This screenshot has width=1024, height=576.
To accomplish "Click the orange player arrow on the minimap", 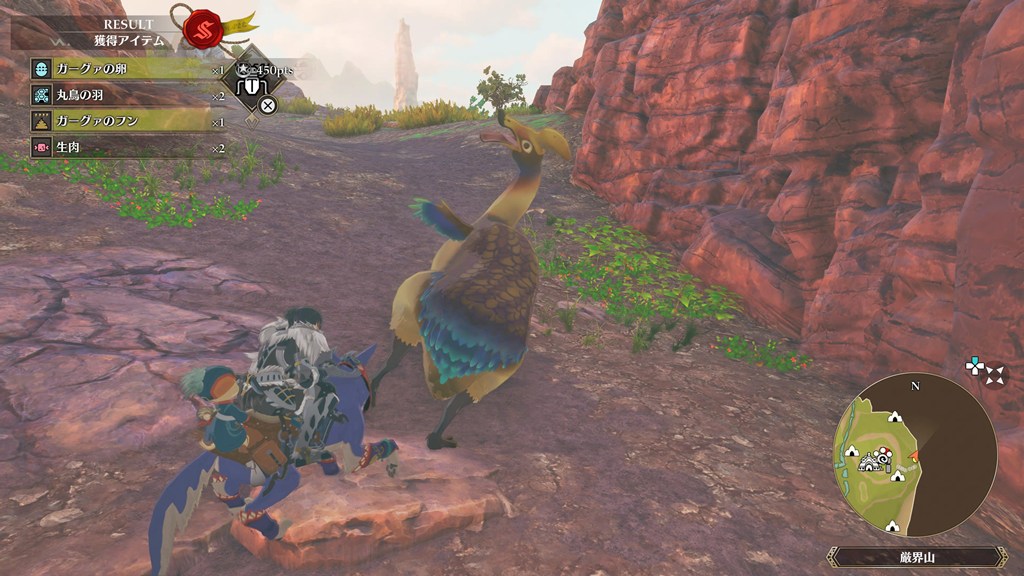I will [914, 457].
